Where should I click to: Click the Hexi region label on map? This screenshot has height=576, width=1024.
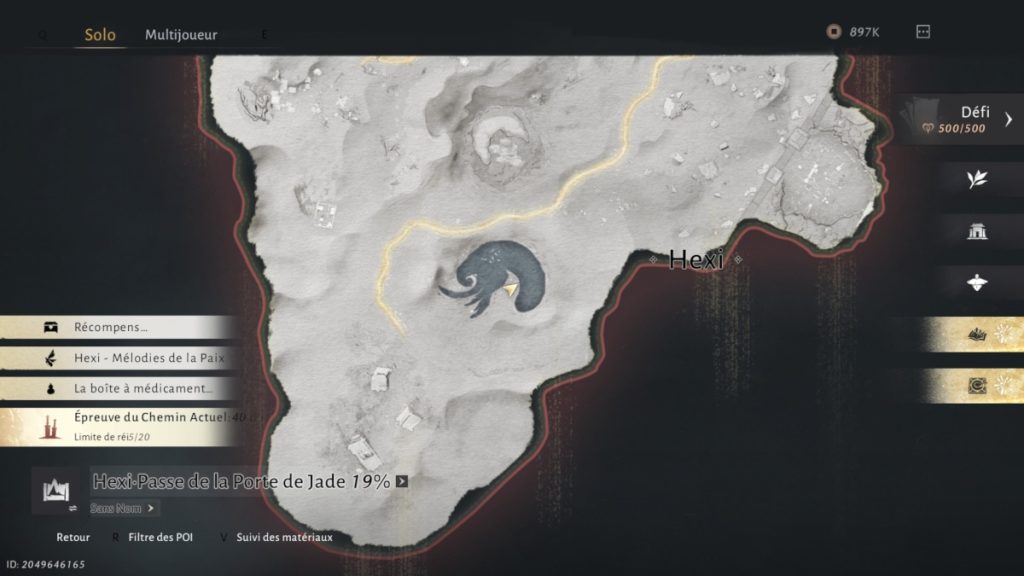(x=695, y=260)
